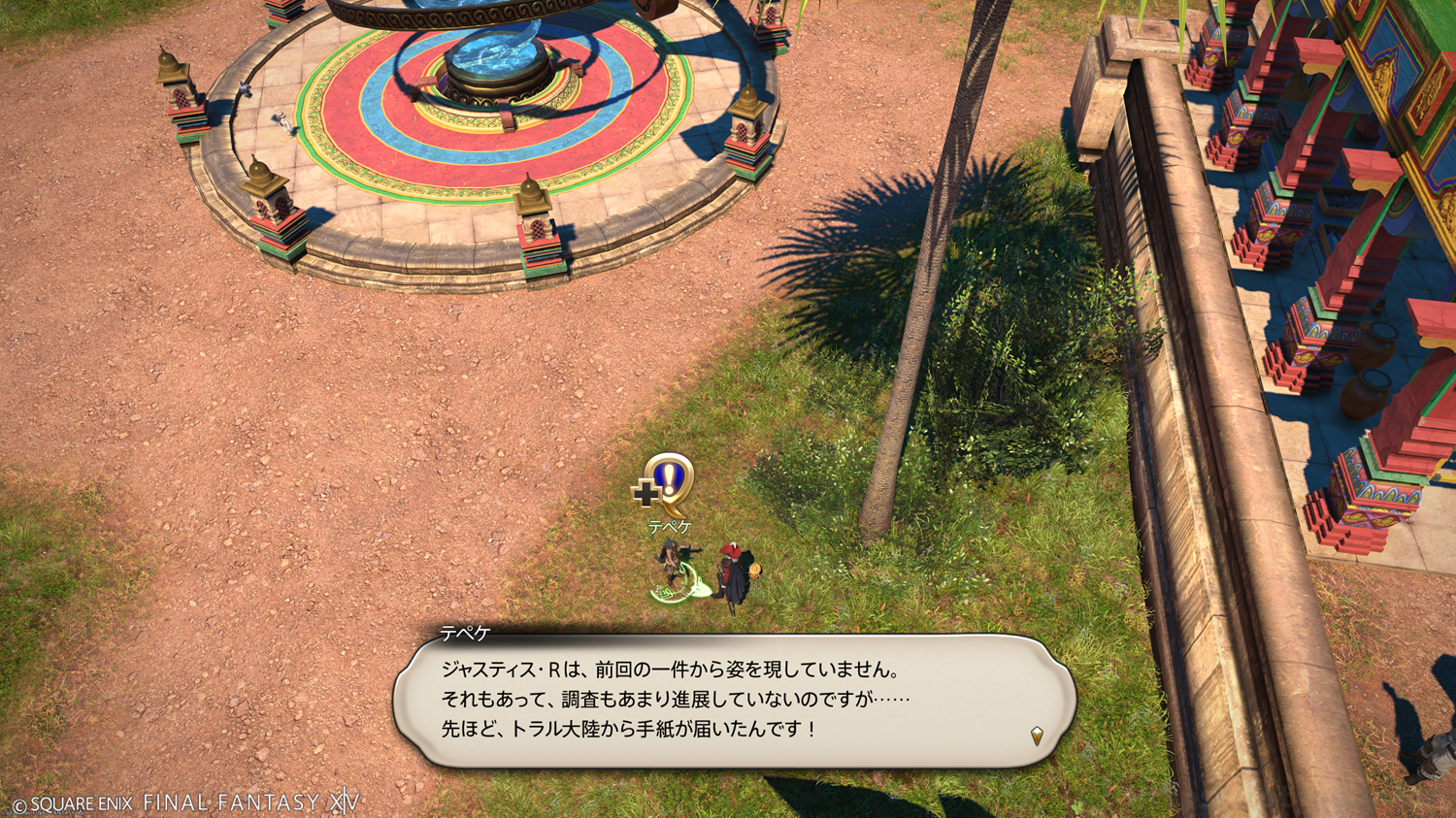
Task: Click Tepeke's dialogue text box
Action: [733, 701]
